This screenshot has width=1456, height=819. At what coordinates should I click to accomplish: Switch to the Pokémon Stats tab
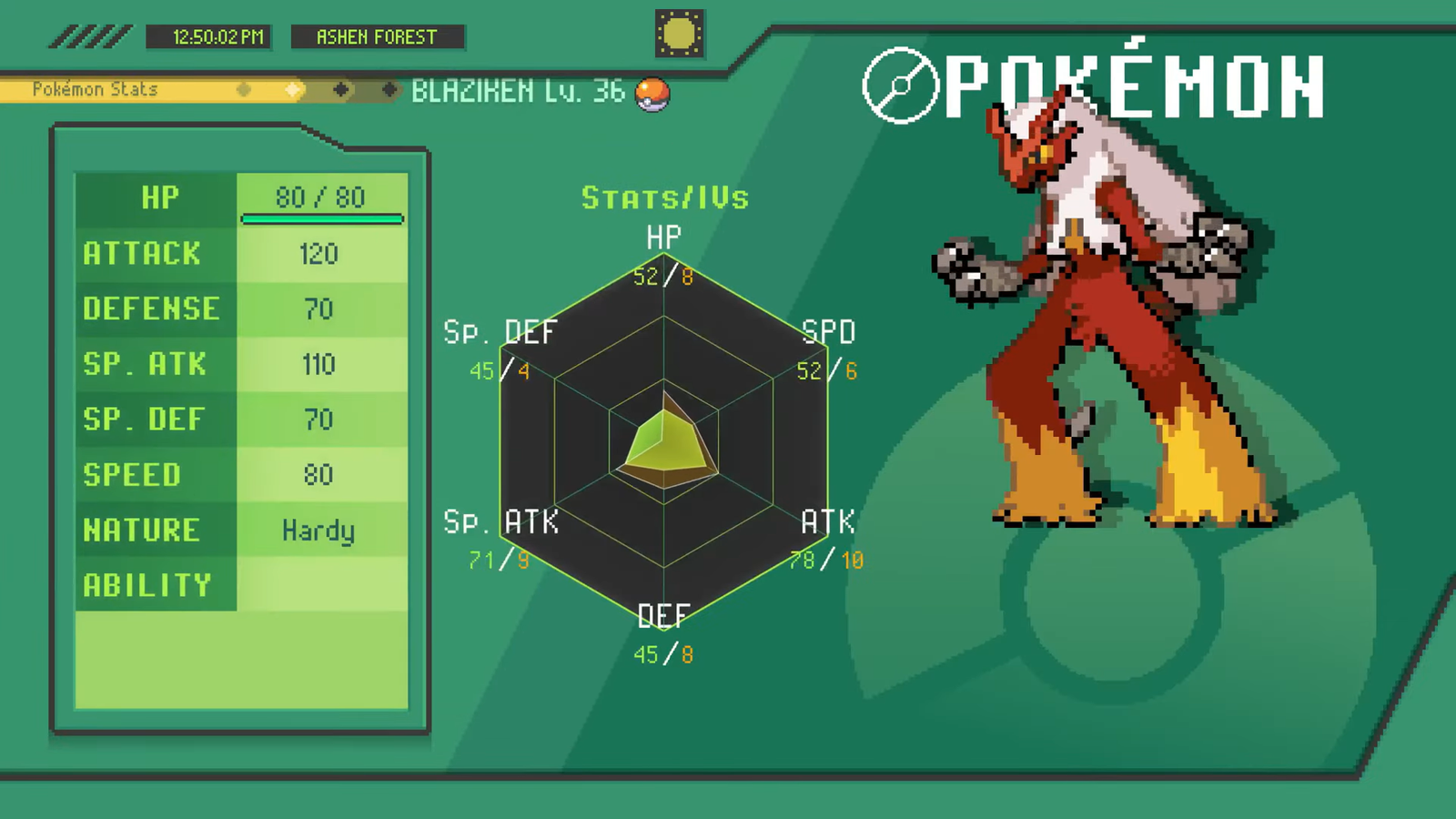click(94, 89)
